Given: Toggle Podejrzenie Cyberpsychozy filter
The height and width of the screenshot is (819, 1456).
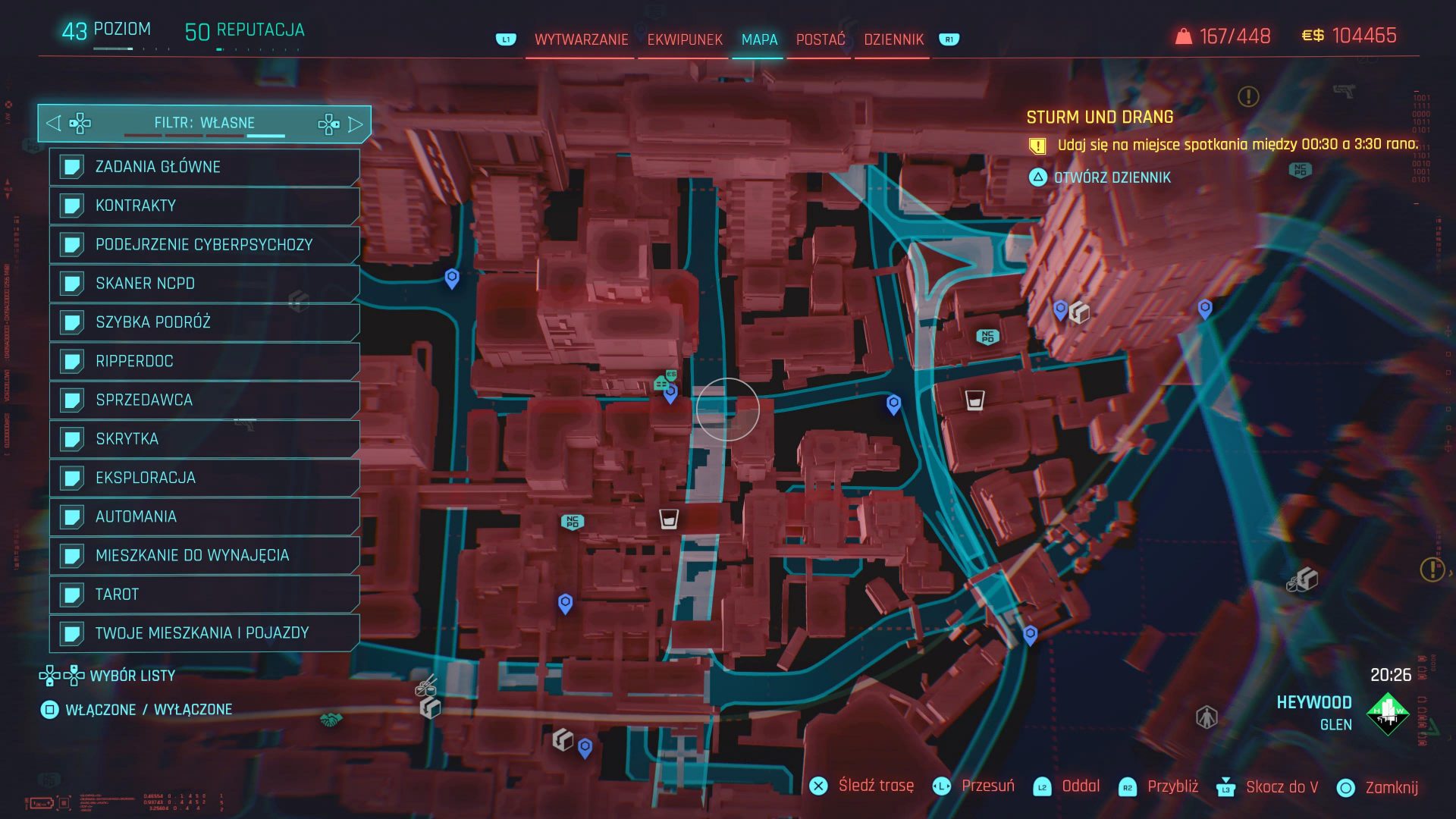Looking at the screenshot, I should 204,244.
